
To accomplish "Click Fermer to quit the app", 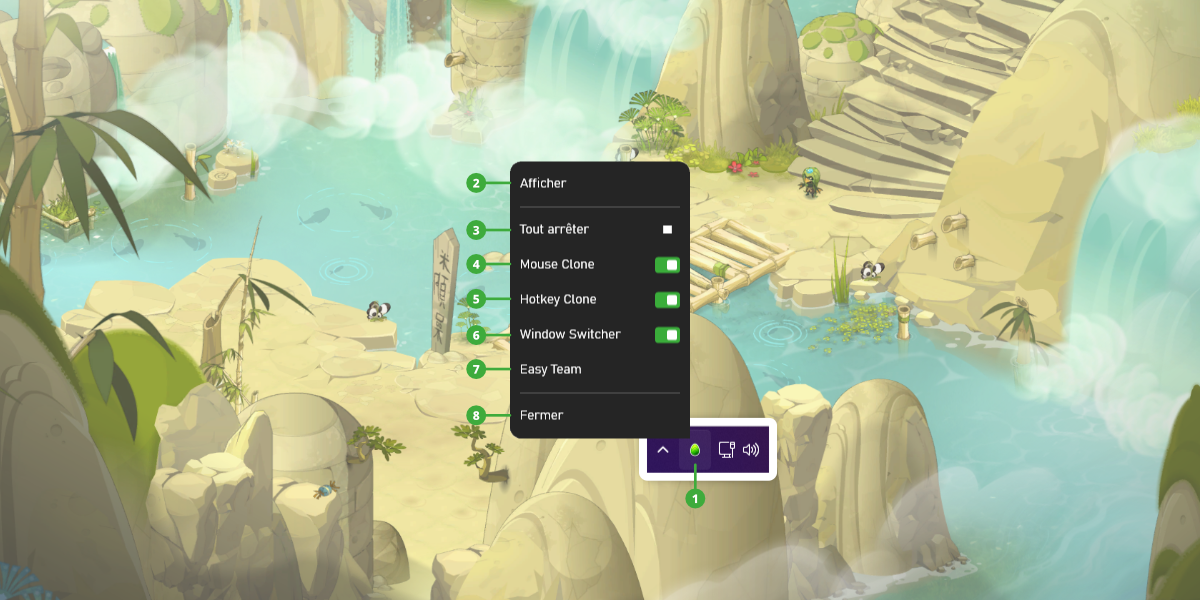I will [x=542, y=415].
